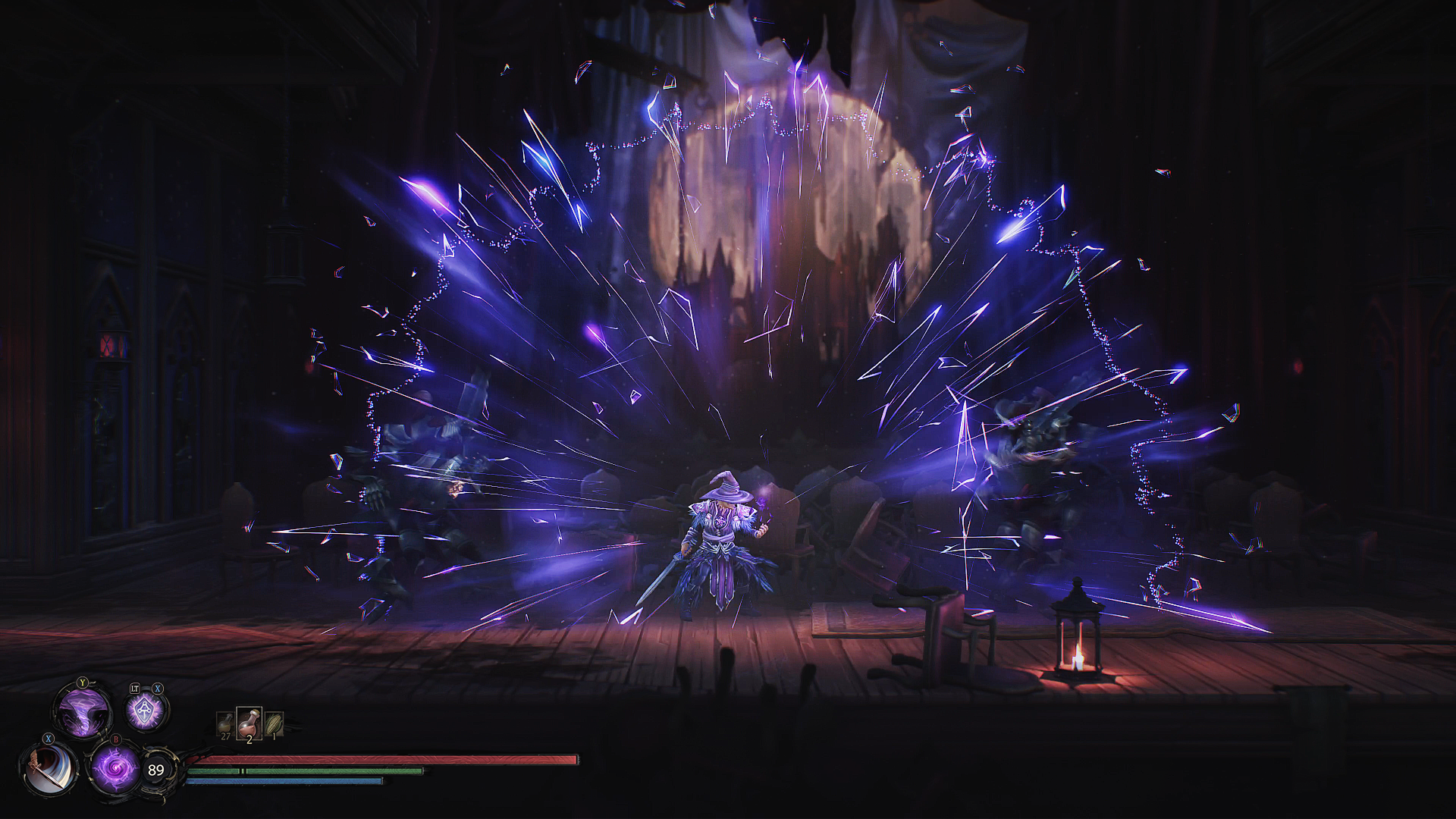Click the B button prompt on the ability circle
1456x819 pixels.
tap(115, 741)
